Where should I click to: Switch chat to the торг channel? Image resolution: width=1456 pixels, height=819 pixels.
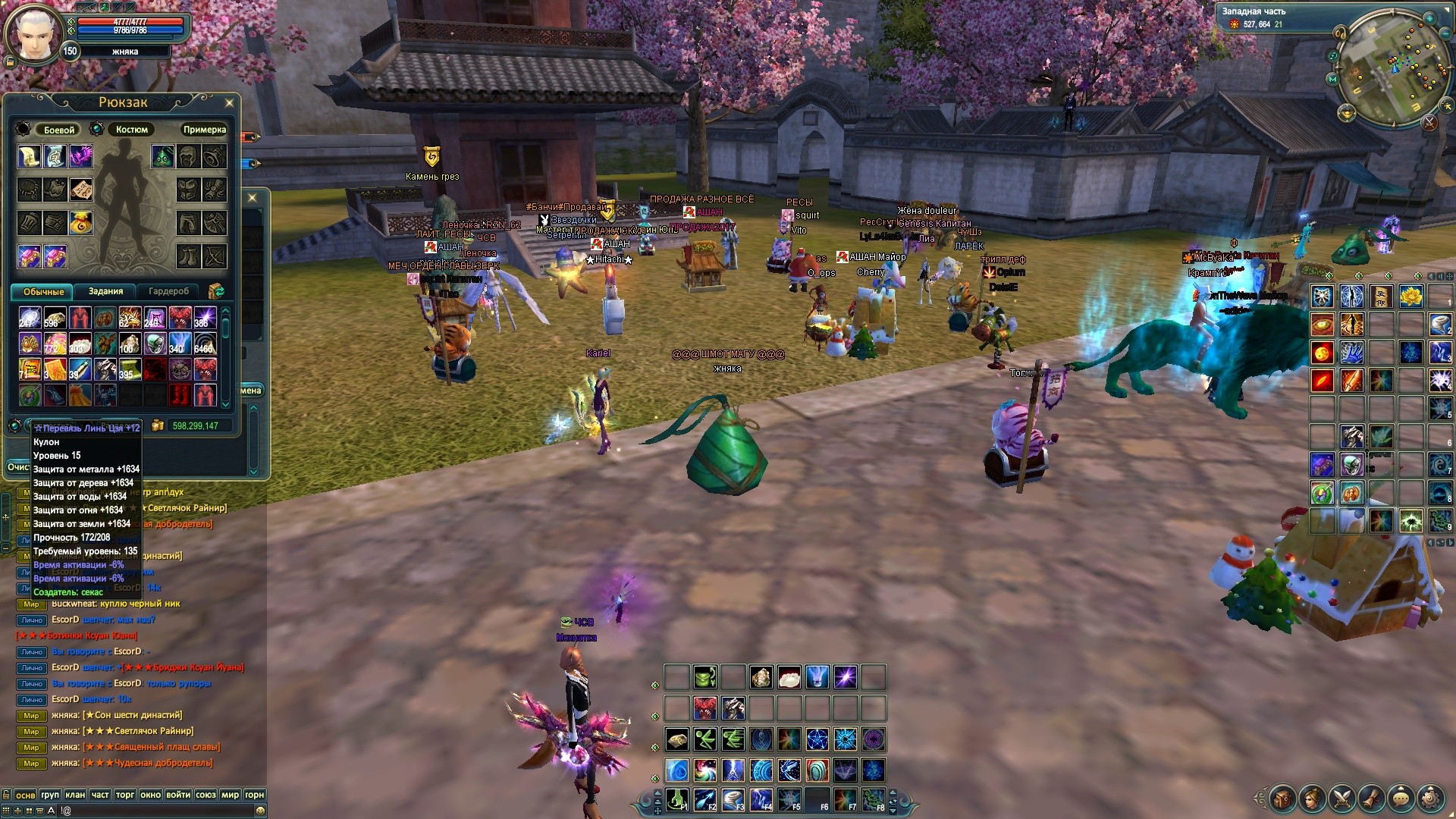click(125, 795)
